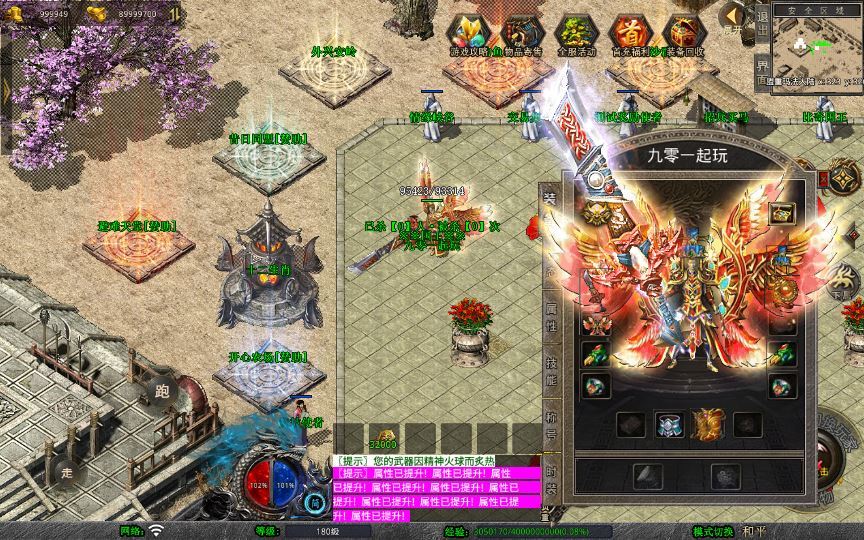Click the 退出 exit button
Viewport: 864px width, 540px height.
(x=762, y=27)
